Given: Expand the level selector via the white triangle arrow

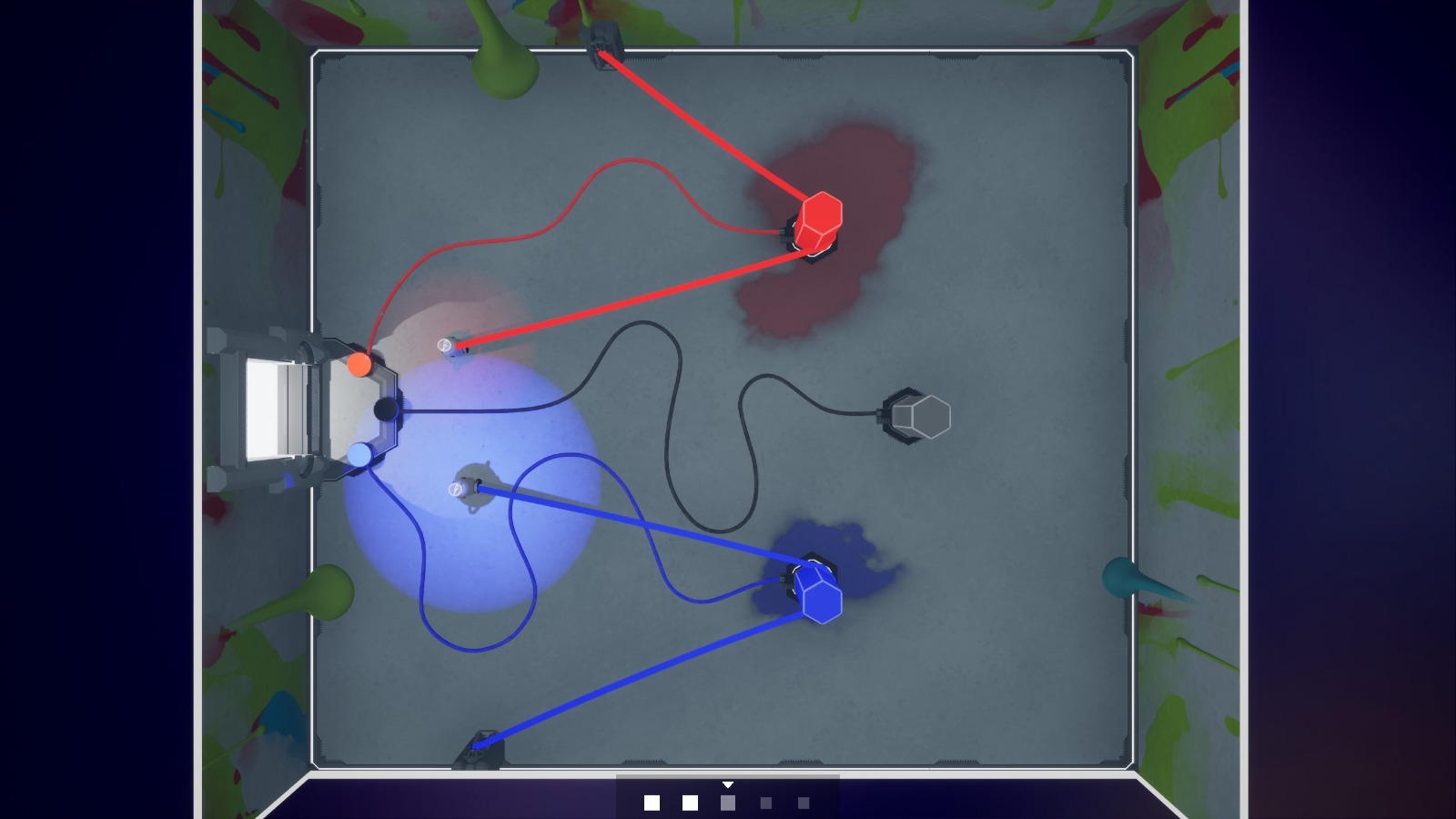Looking at the screenshot, I should tap(728, 783).
